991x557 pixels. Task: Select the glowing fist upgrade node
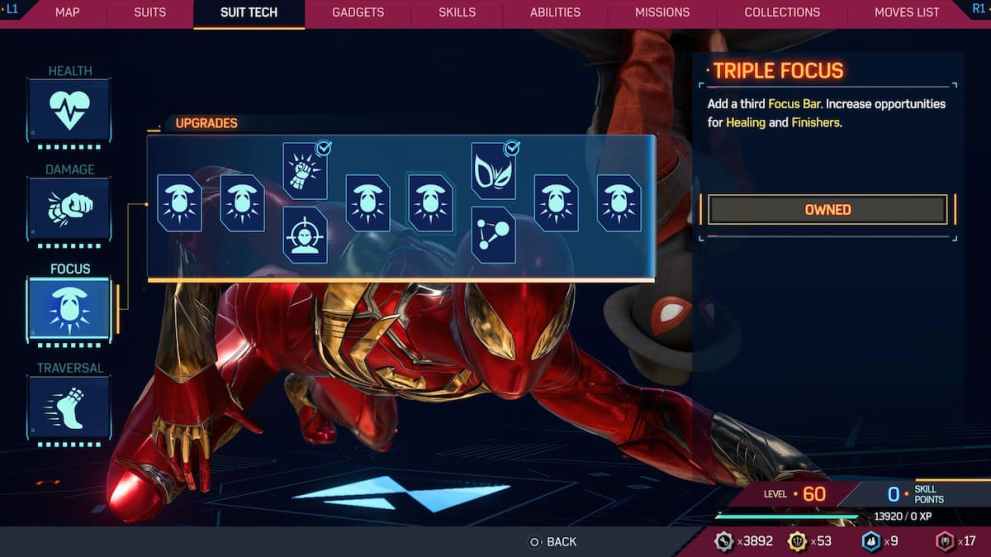click(305, 171)
